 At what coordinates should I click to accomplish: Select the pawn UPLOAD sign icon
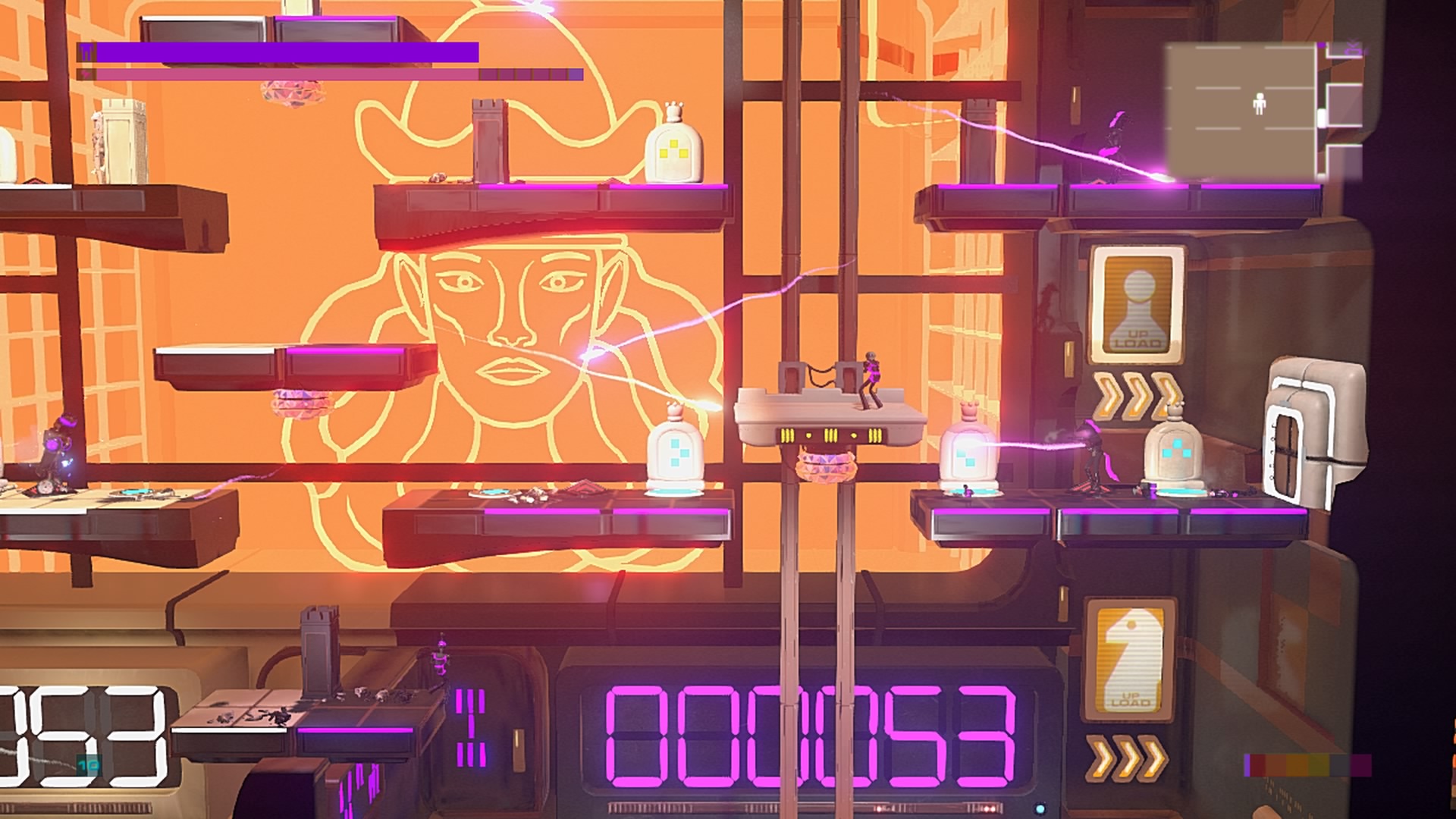pyautogui.click(x=1134, y=302)
